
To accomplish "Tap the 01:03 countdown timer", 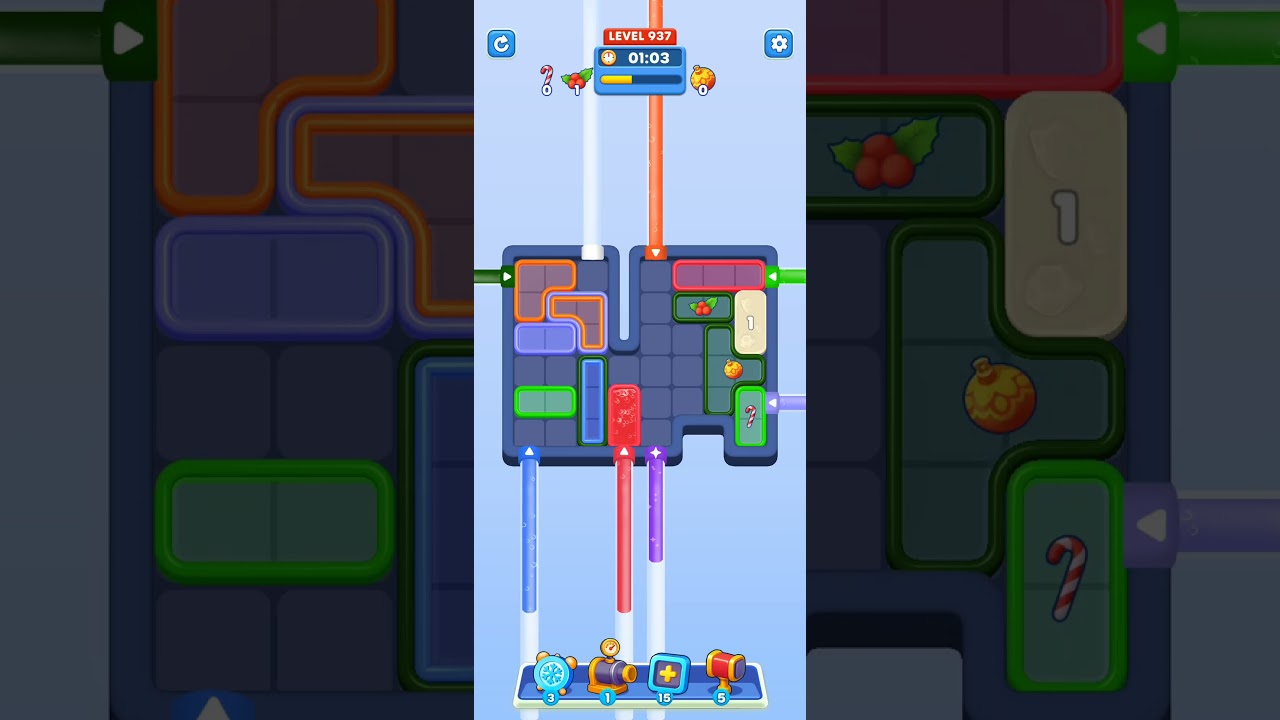I will [650, 58].
